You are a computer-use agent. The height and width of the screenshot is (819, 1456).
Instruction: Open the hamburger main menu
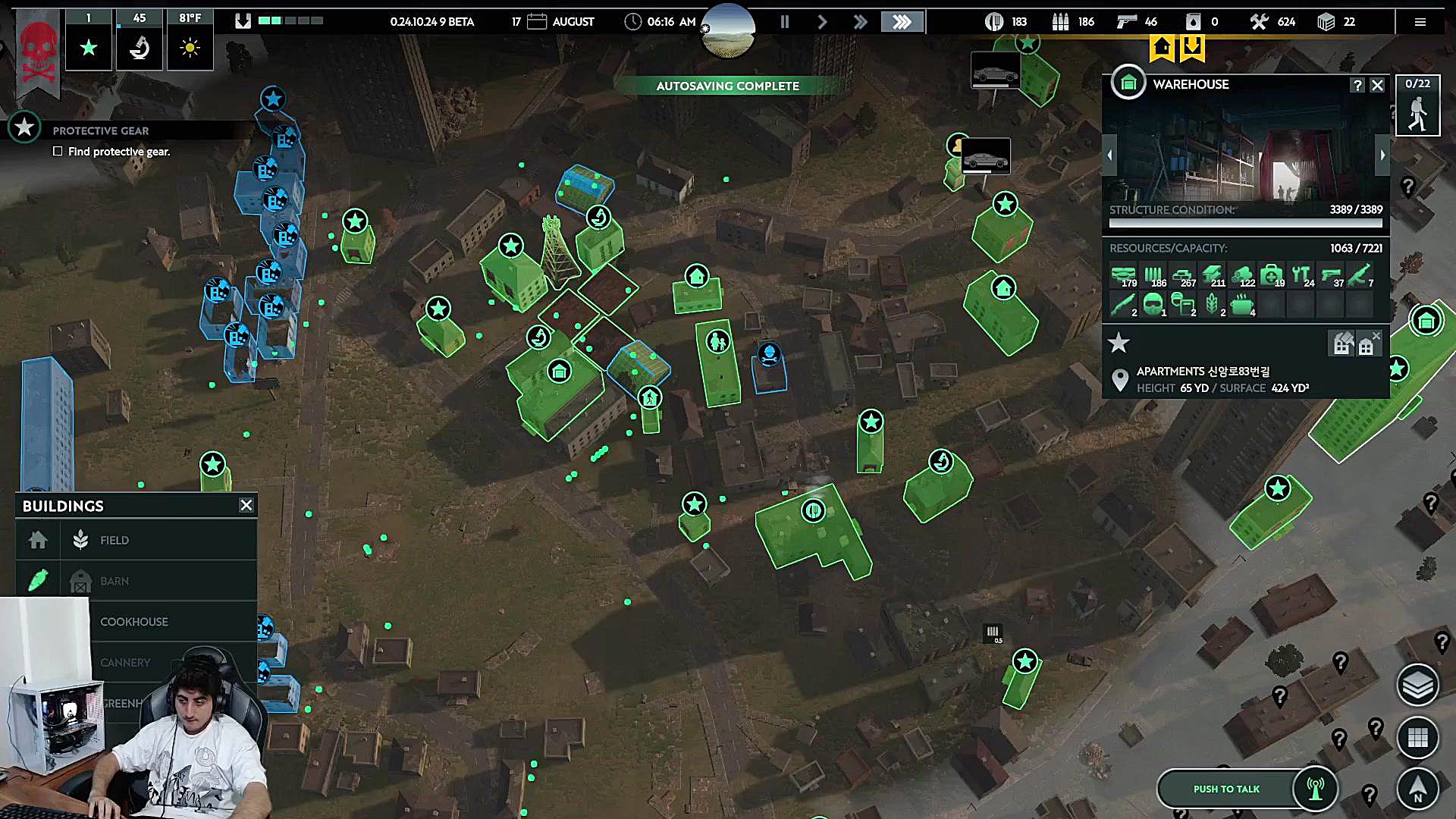[1420, 22]
